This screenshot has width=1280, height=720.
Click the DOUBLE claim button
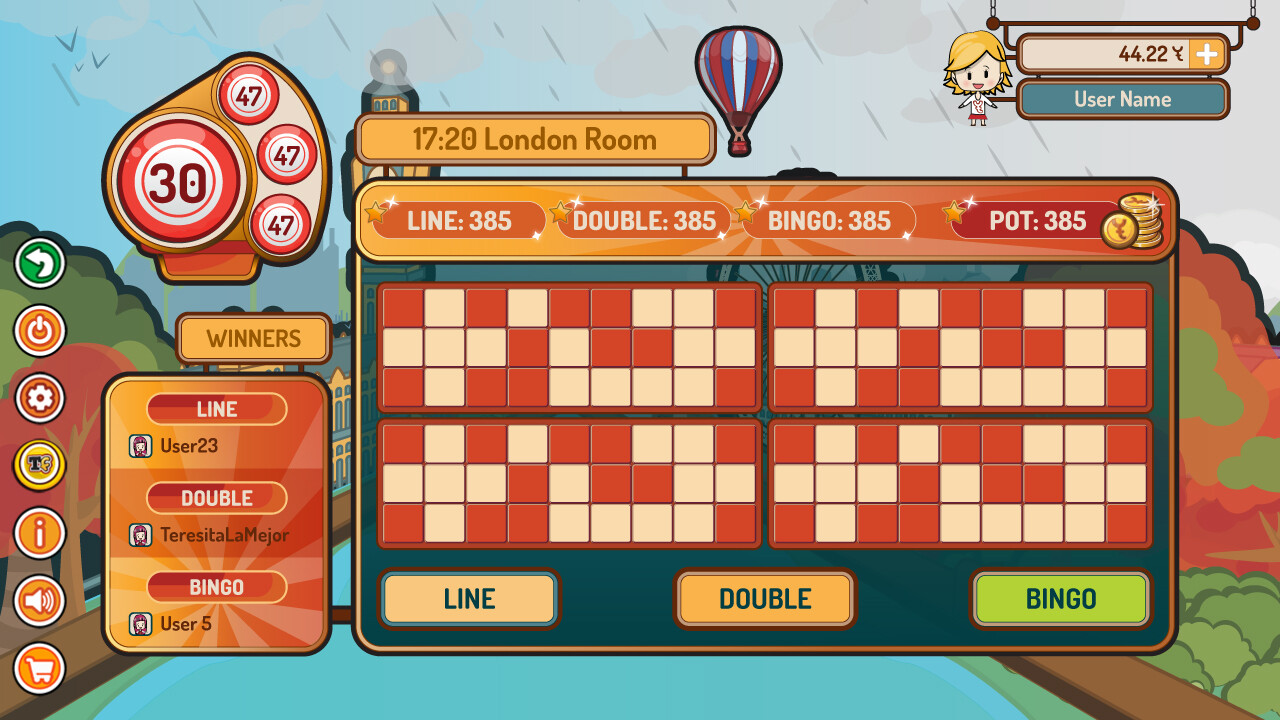point(765,599)
